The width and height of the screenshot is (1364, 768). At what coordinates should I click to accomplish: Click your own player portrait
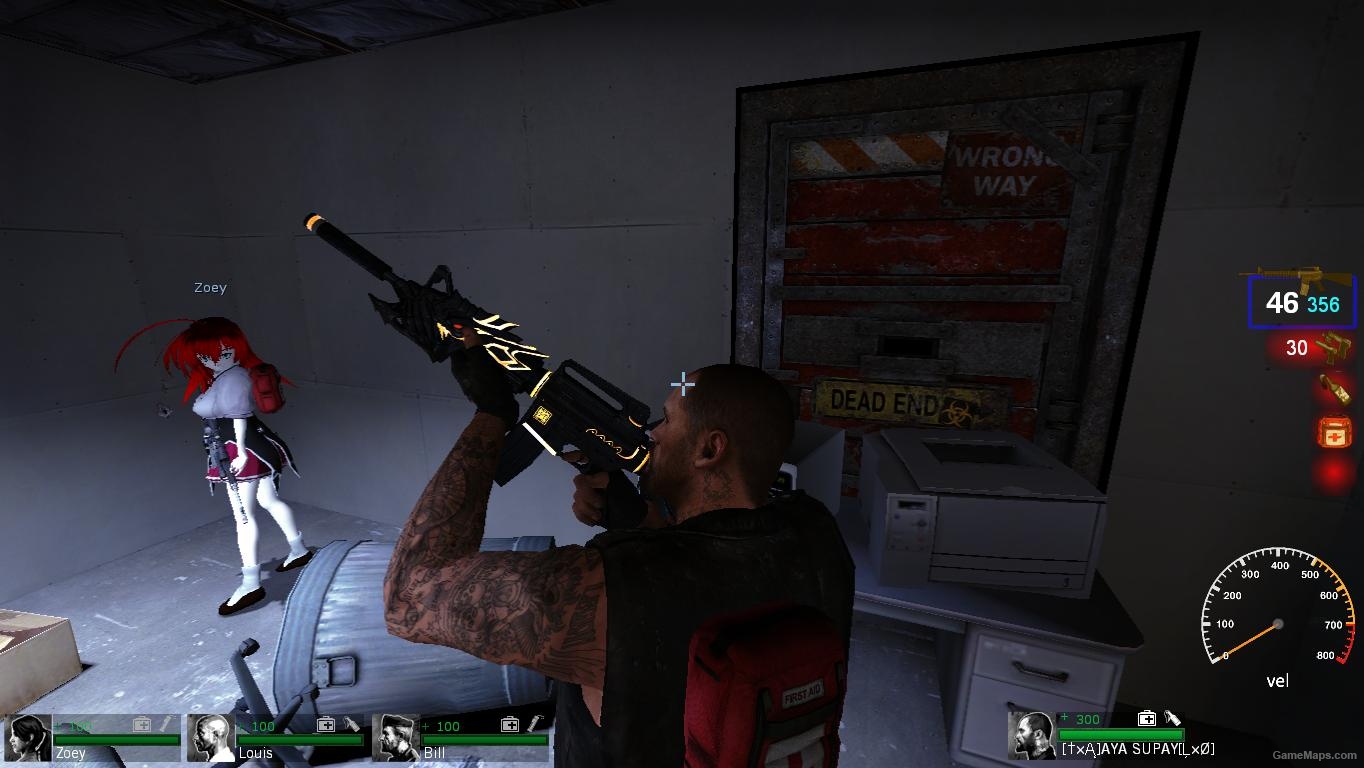1031,735
